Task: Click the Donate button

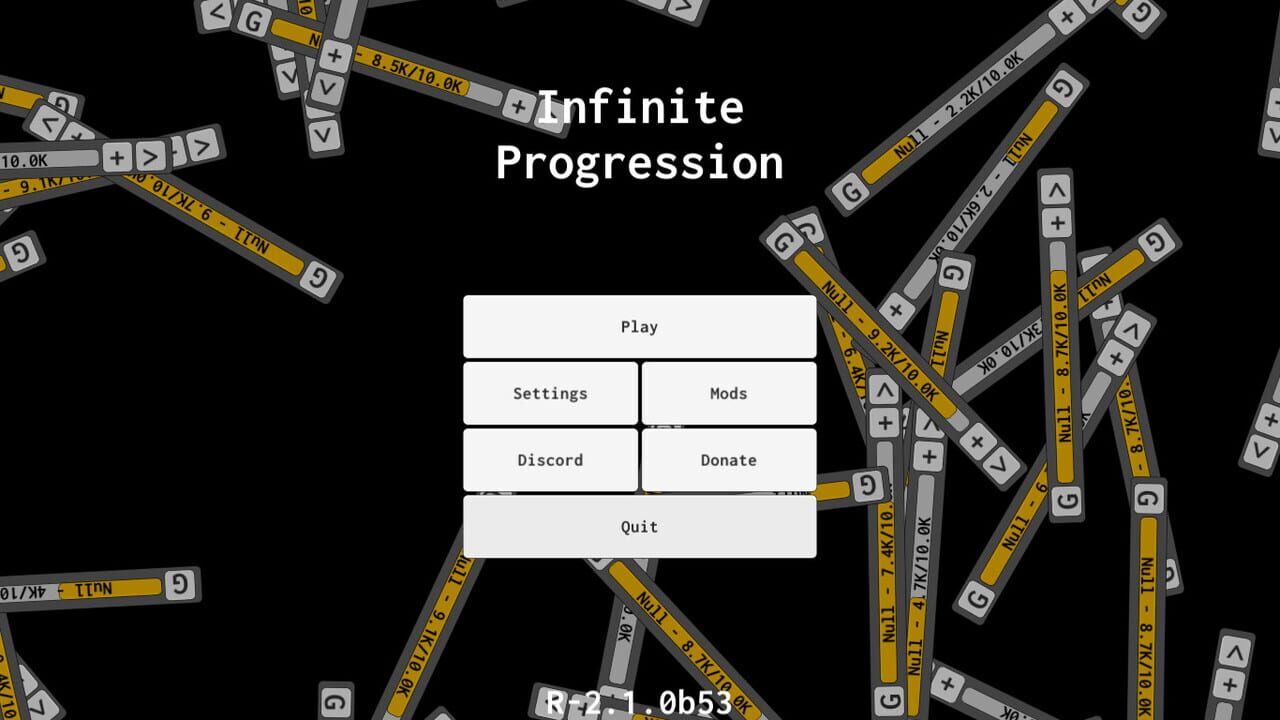Action: [729, 460]
